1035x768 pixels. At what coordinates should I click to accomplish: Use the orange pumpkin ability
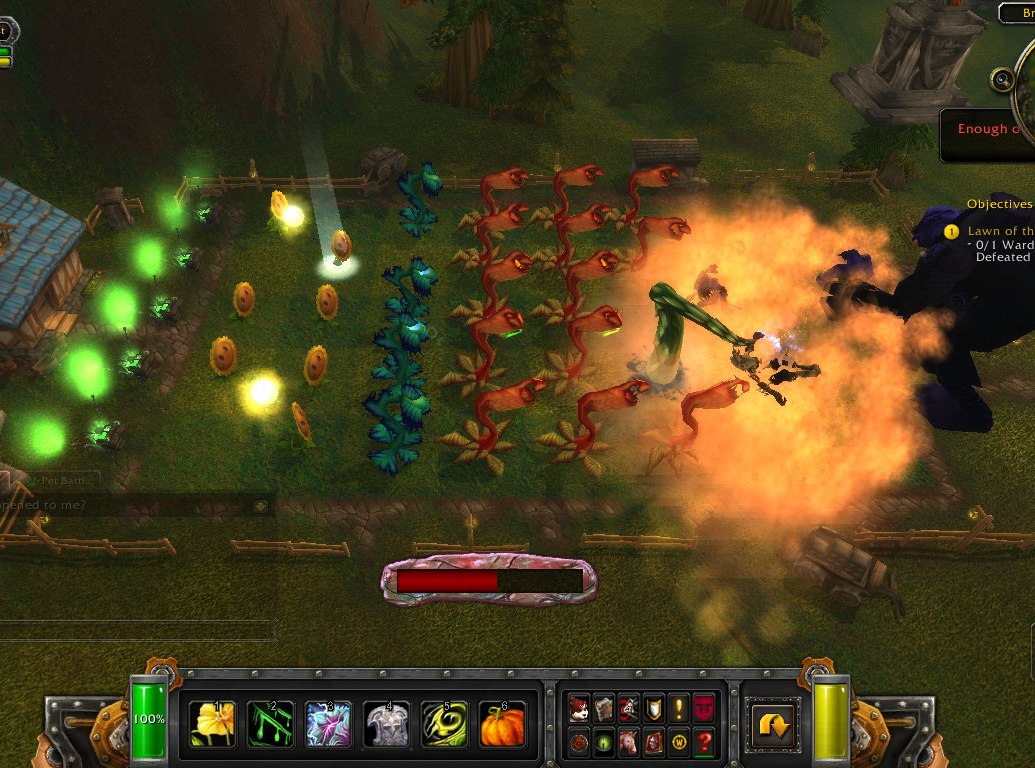tap(502, 723)
